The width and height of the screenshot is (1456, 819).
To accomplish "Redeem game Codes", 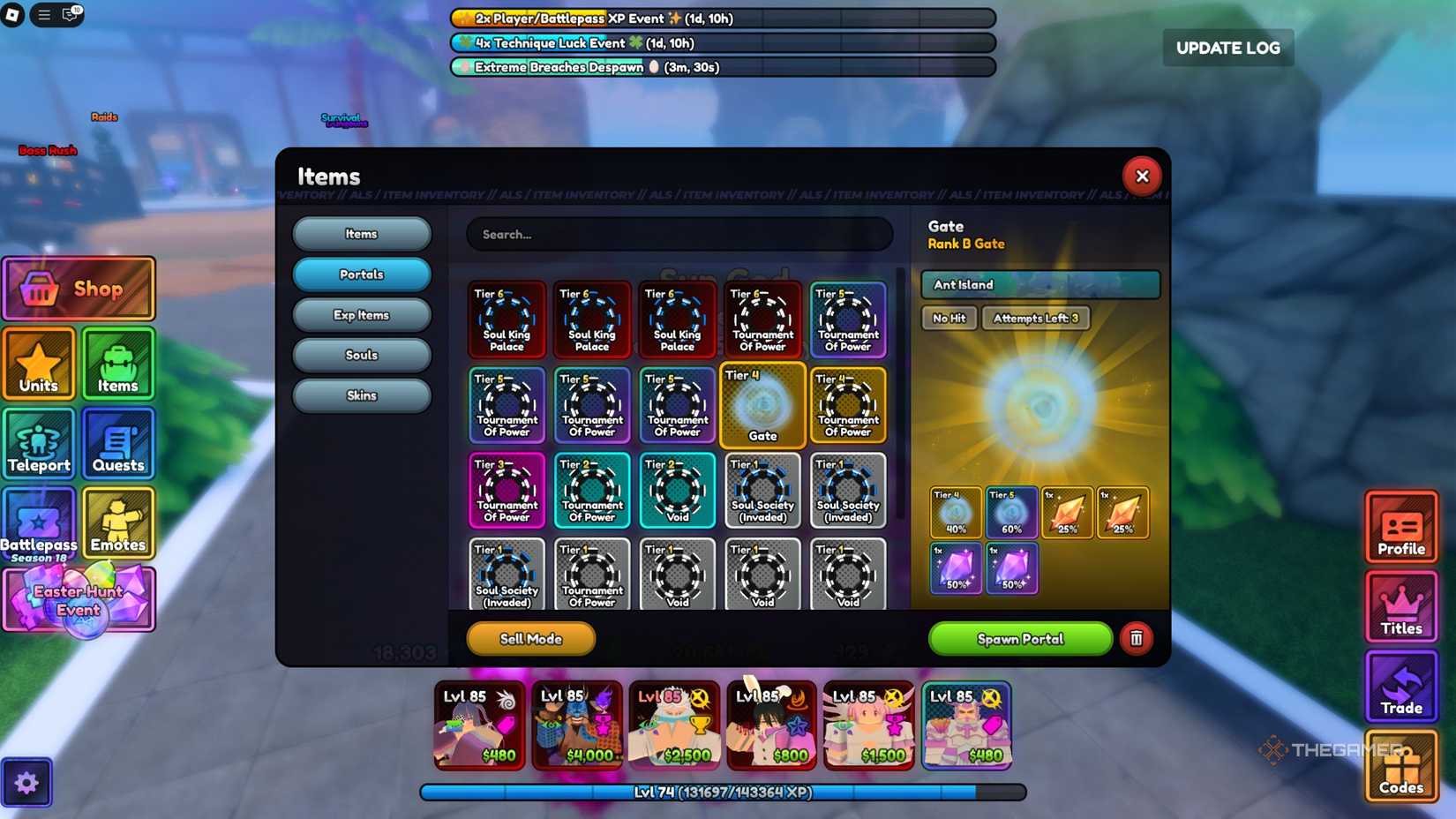I will pos(1401,766).
